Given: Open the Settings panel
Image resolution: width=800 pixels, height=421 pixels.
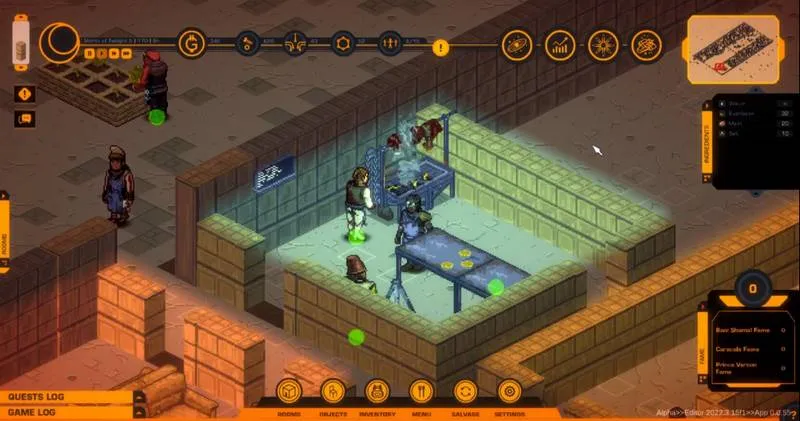Looking at the screenshot, I should (509, 392).
